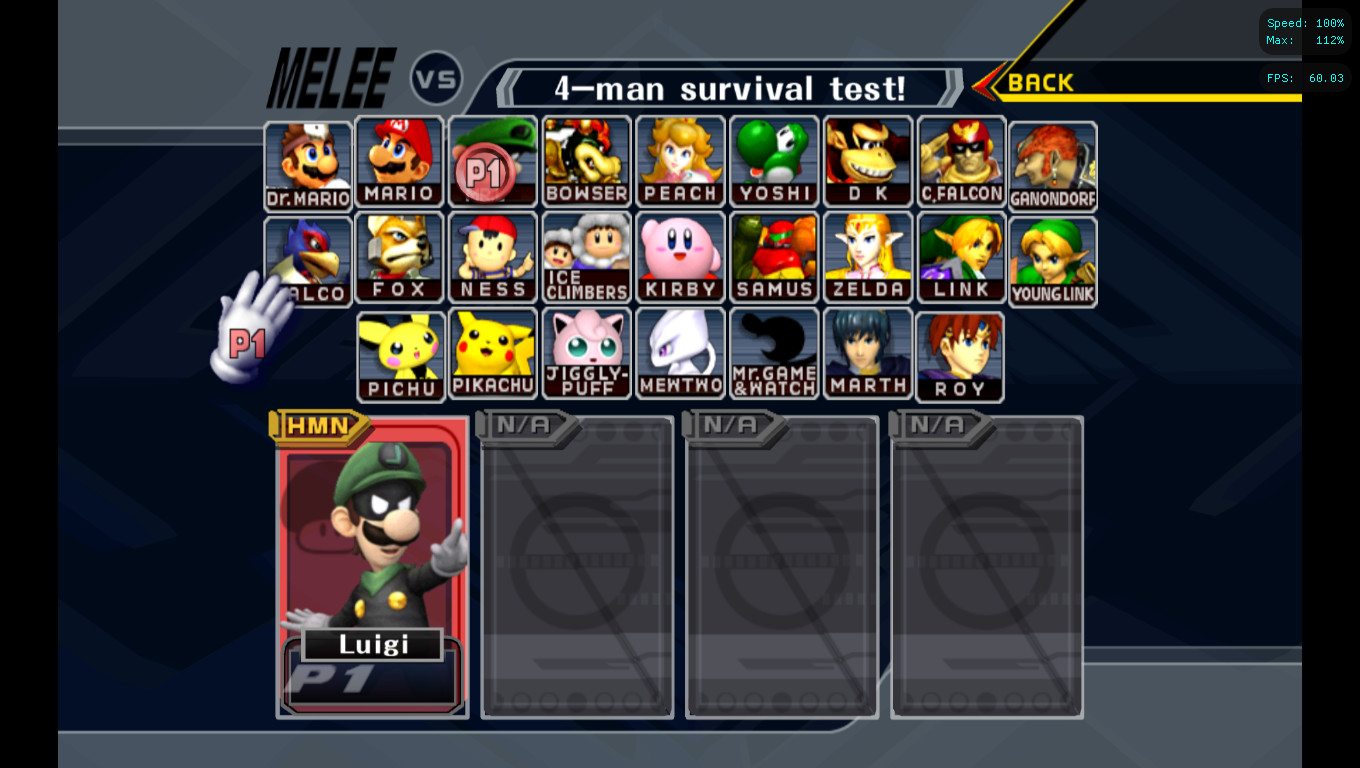Select Mewtwo's character portrait
The image size is (1360, 768).
pyautogui.click(x=680, y=352)
